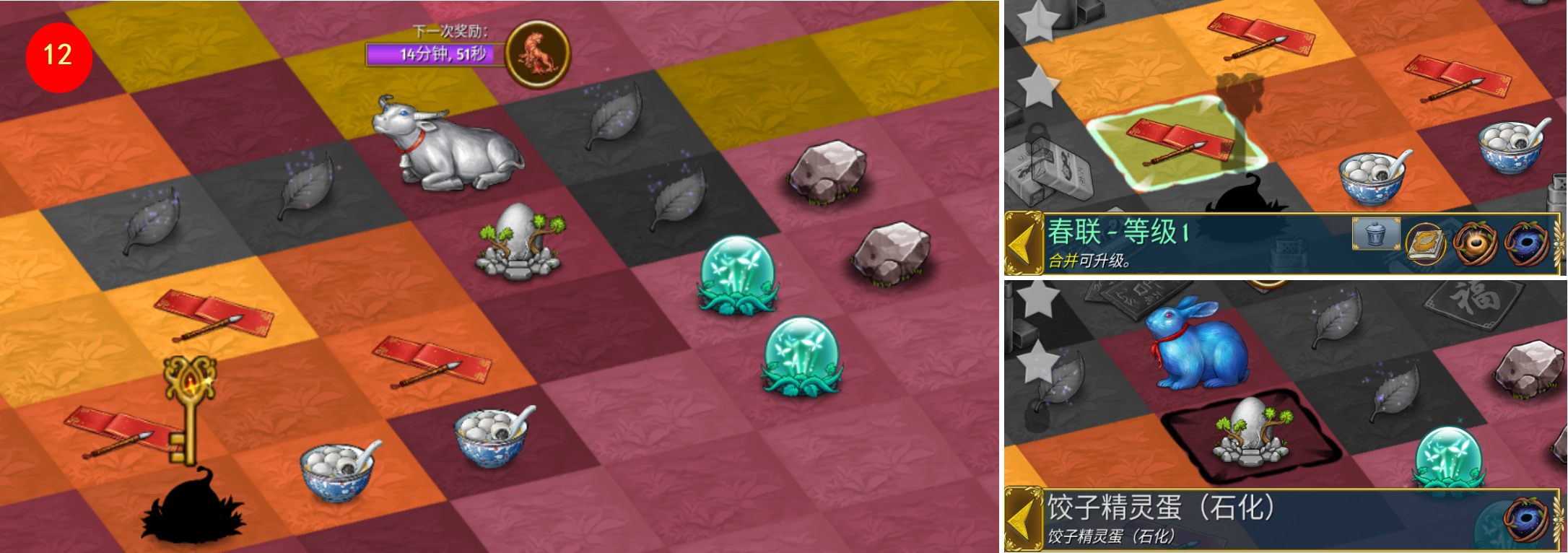Select the trash can delete icon

click(x=1375, y=234)
